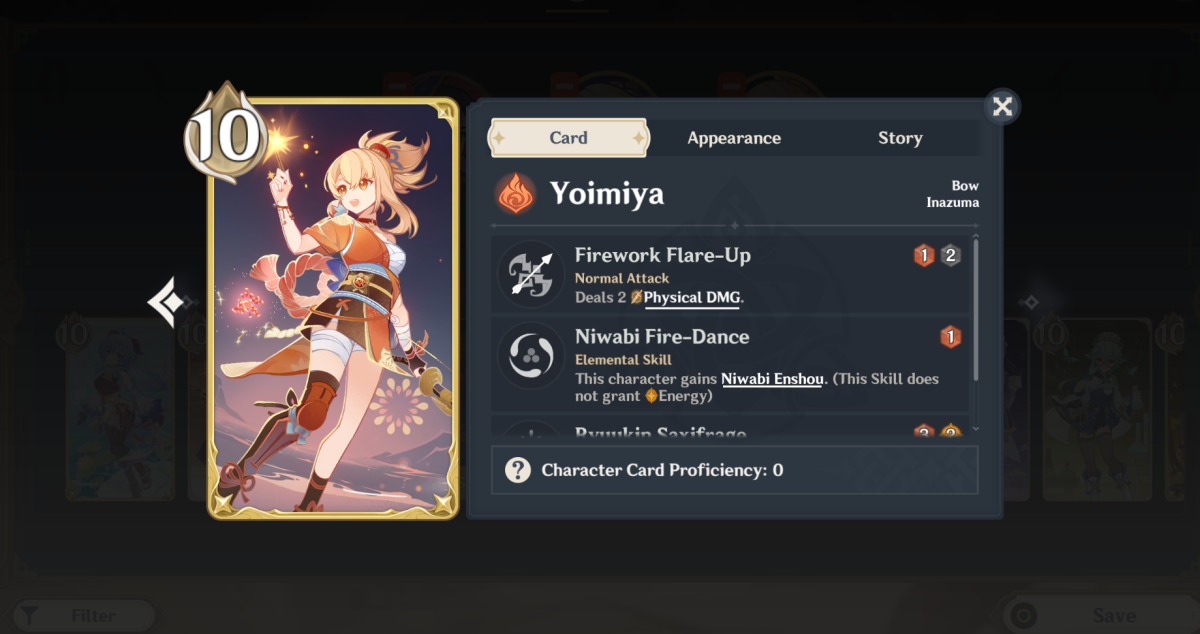The image size is (1200, 634).
Task: View the Yoimiya character card artwork
Action: (x=333, y=308)
